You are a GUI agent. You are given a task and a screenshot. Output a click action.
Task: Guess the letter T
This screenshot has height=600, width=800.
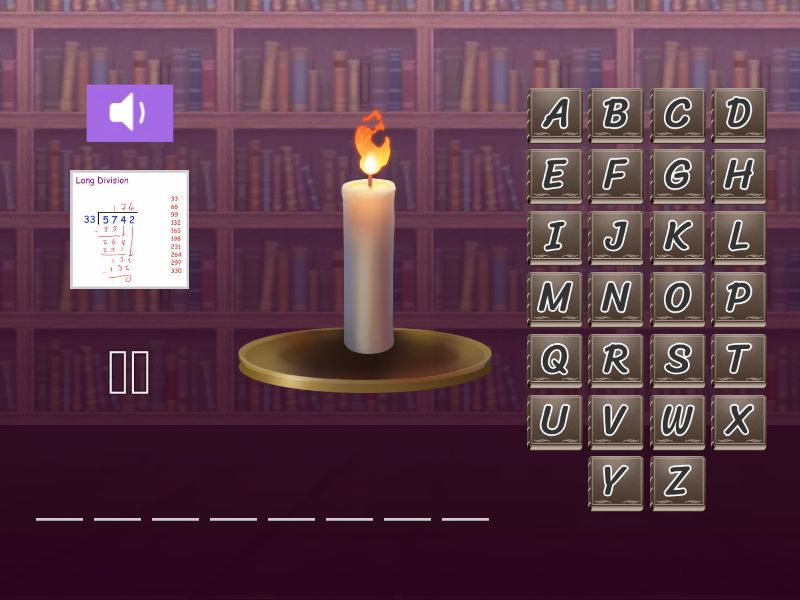pos(739,360)
